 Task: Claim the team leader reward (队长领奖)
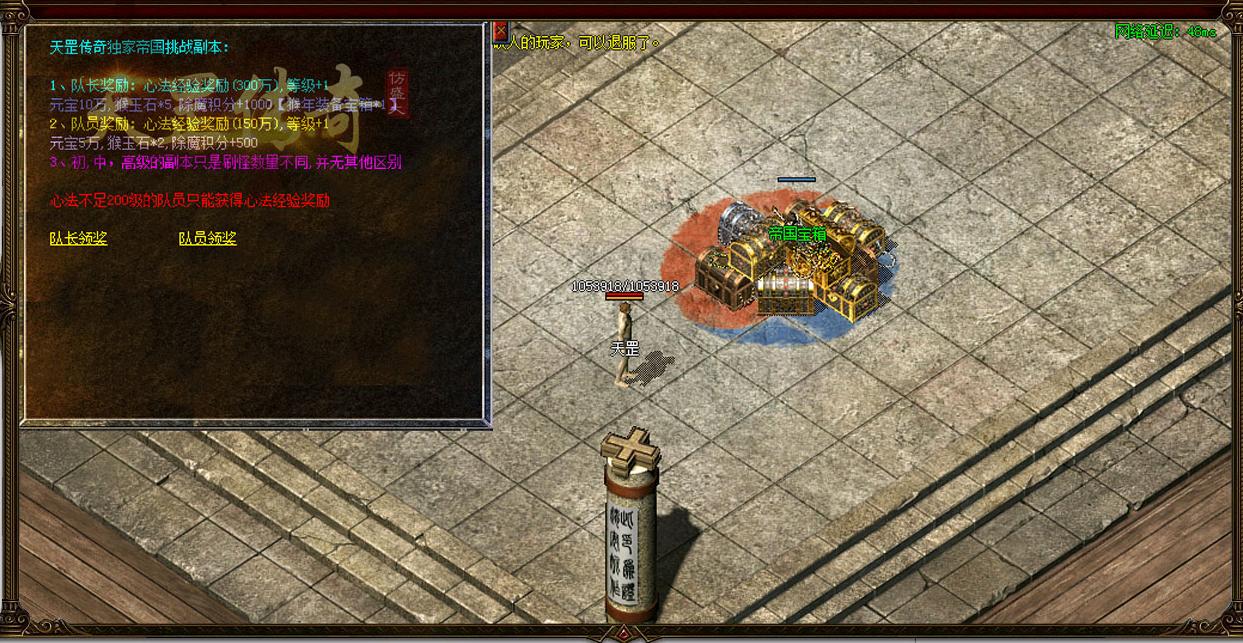[x=78, y=238]
